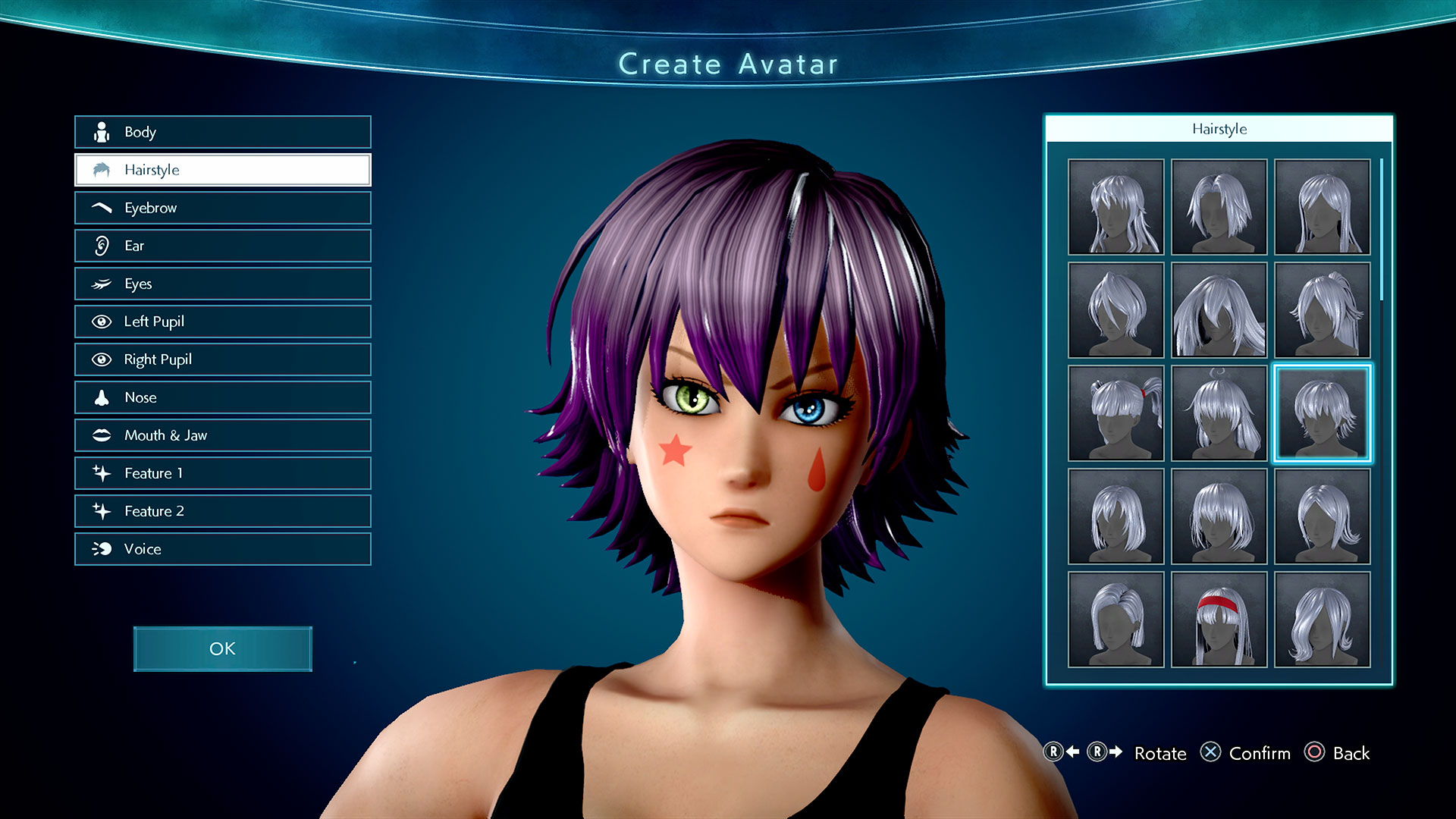Select the Voice option
Viewport: 1456px width, 819px height.
click(x=222, y=549)
